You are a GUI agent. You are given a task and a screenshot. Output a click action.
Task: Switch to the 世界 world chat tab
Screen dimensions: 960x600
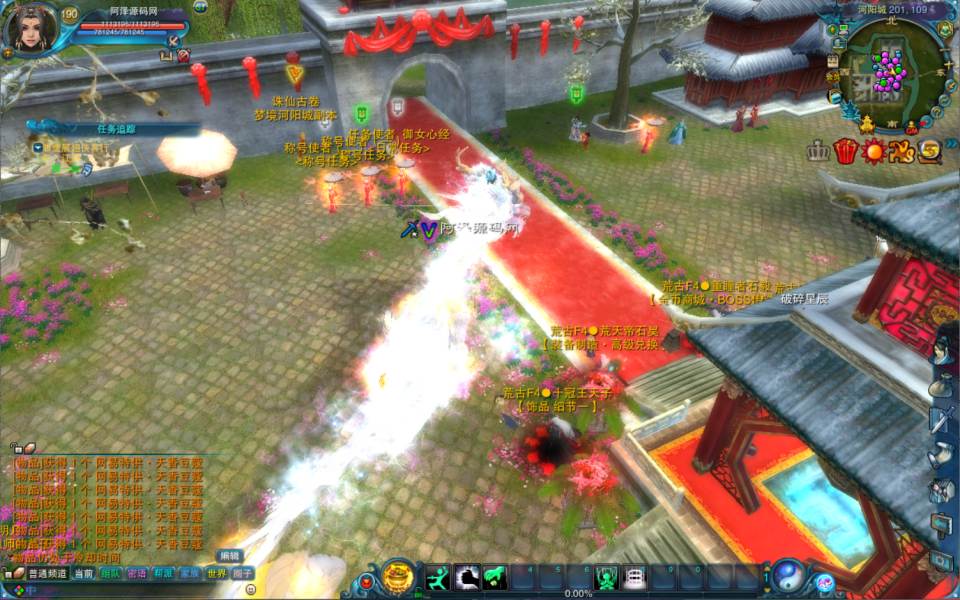point(216,573)
